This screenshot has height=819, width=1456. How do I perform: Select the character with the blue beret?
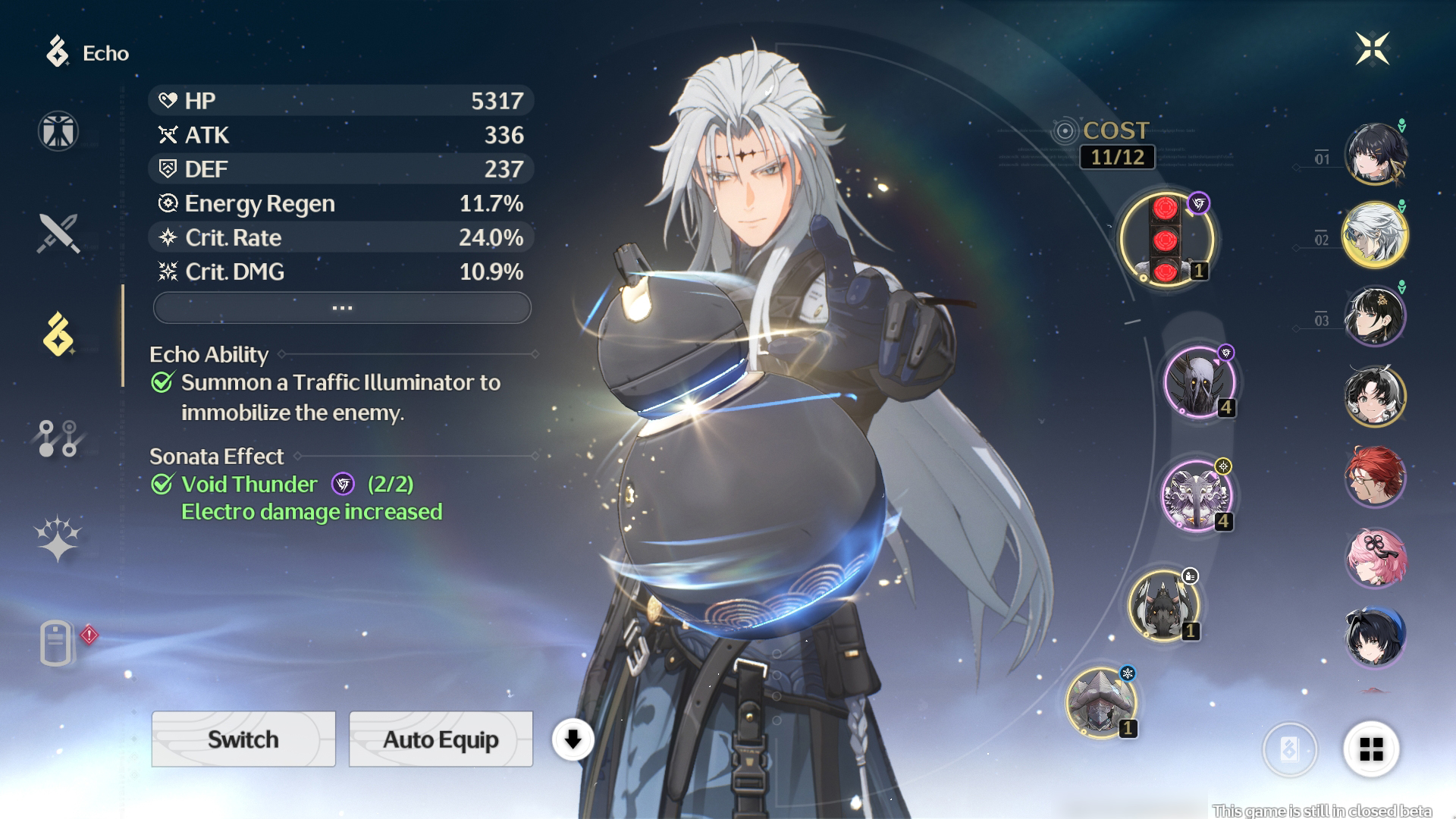click(x=1374, y=638)
